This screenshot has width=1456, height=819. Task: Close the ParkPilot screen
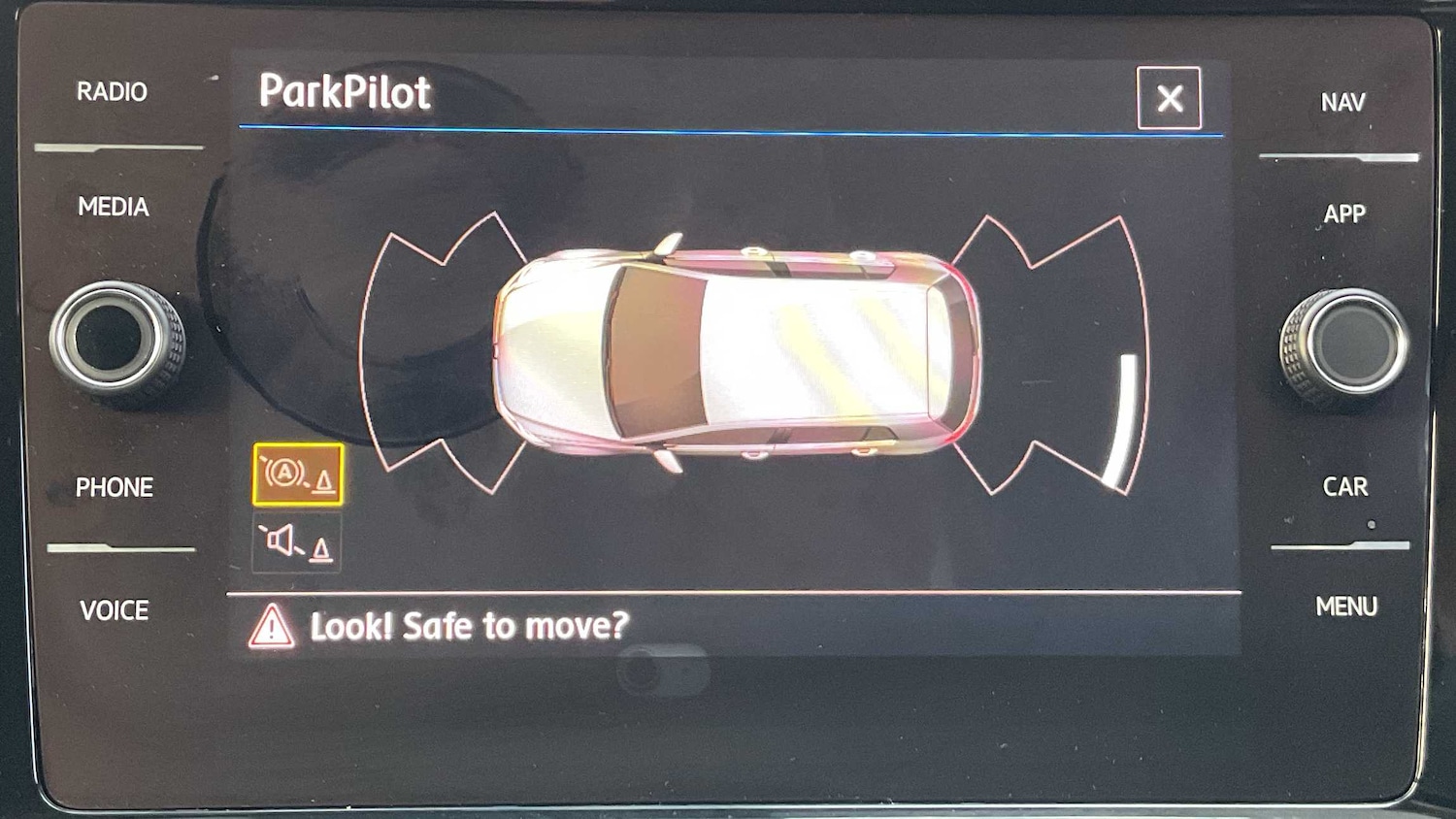pos(1169,98)
